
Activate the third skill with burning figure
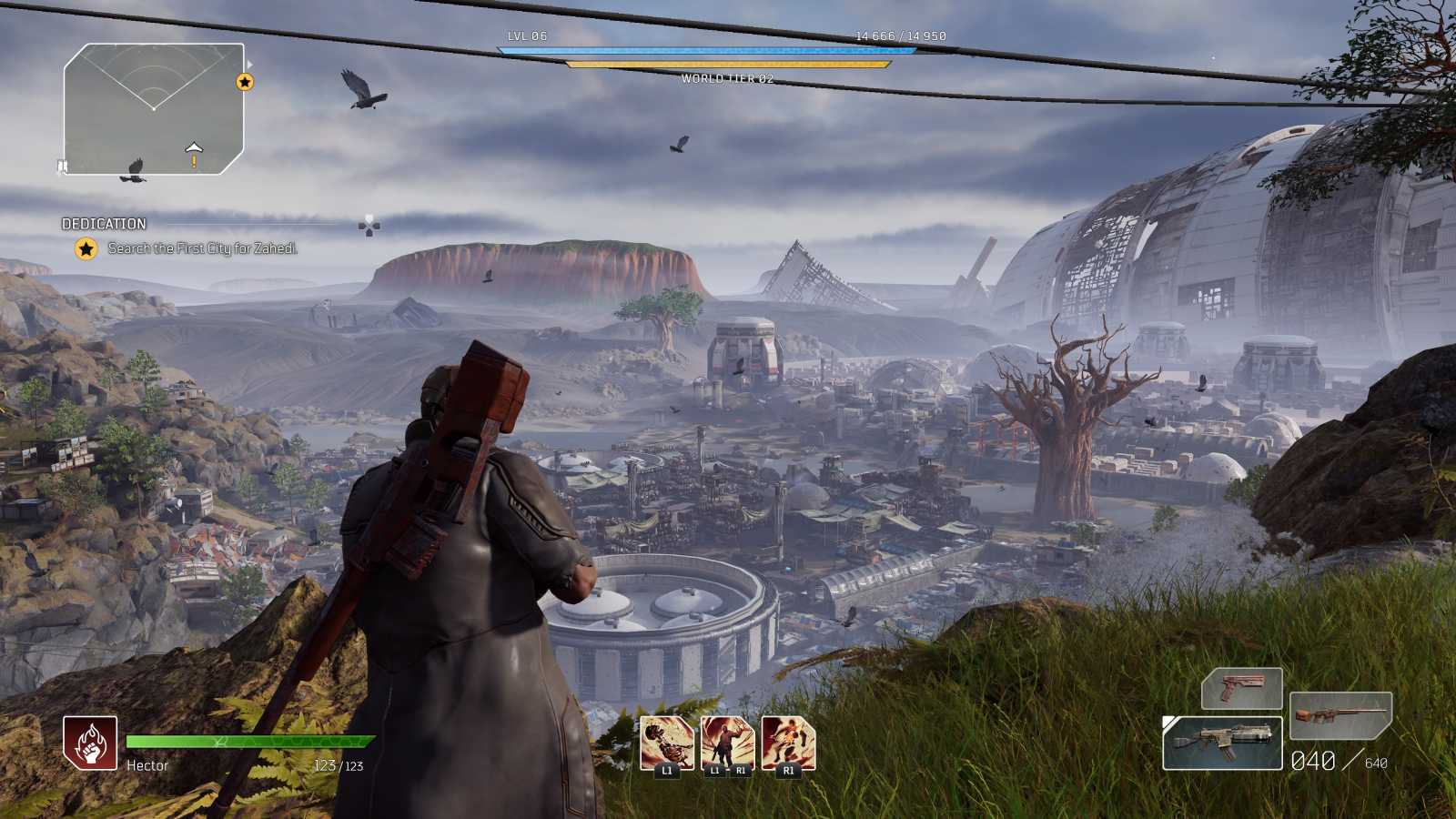point(788,743)
